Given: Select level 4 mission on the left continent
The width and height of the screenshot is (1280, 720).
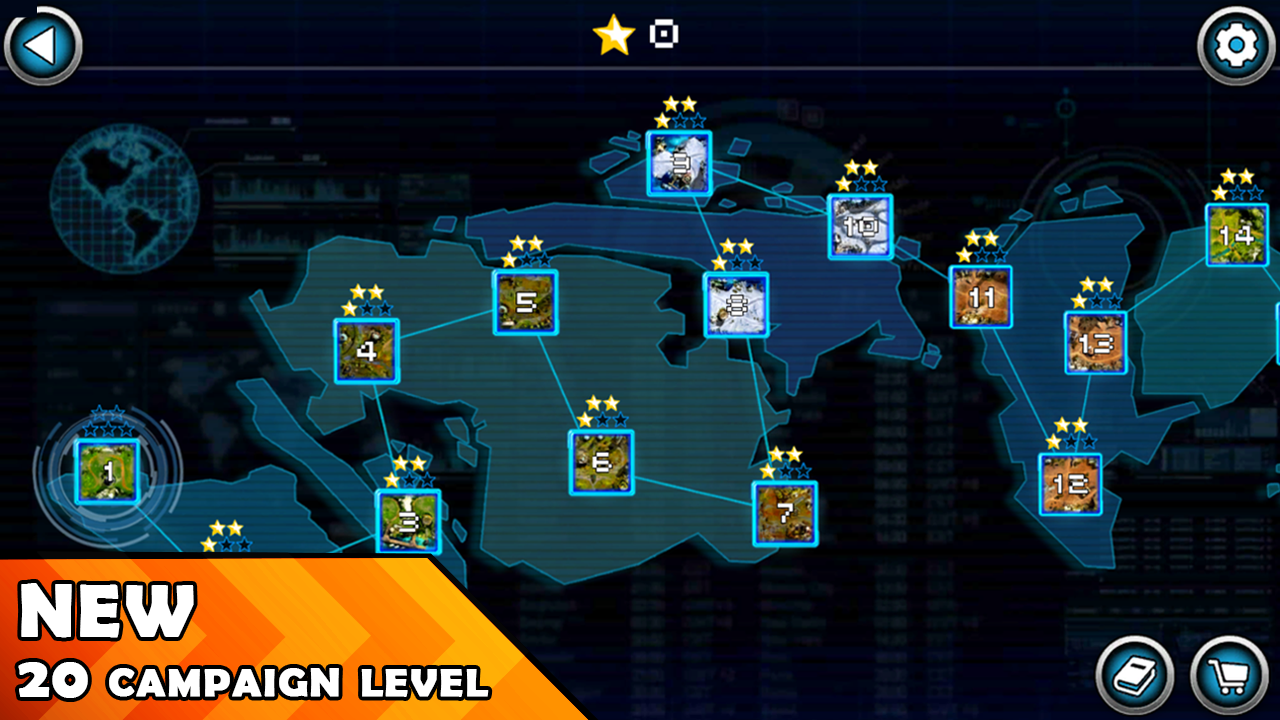Looking at the screenshot, I should (367, 350).
